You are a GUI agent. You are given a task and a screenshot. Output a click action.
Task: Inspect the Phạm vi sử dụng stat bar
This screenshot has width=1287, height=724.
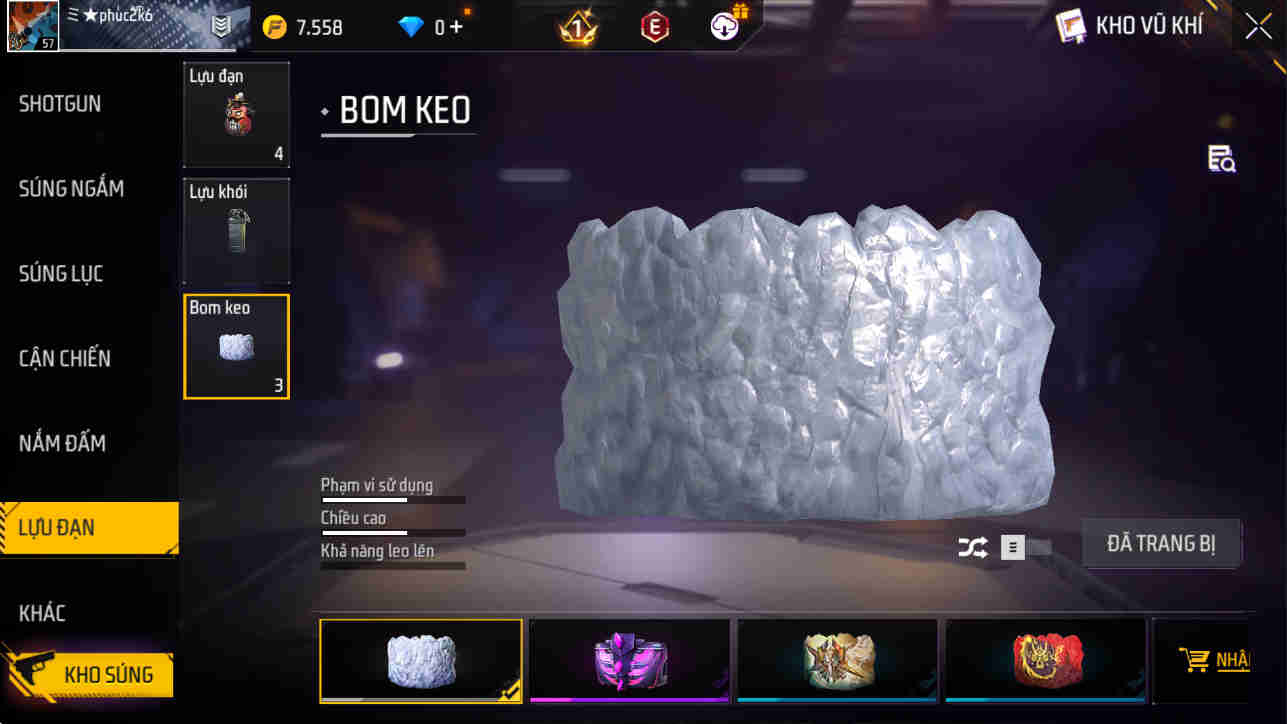click(392, 497)
